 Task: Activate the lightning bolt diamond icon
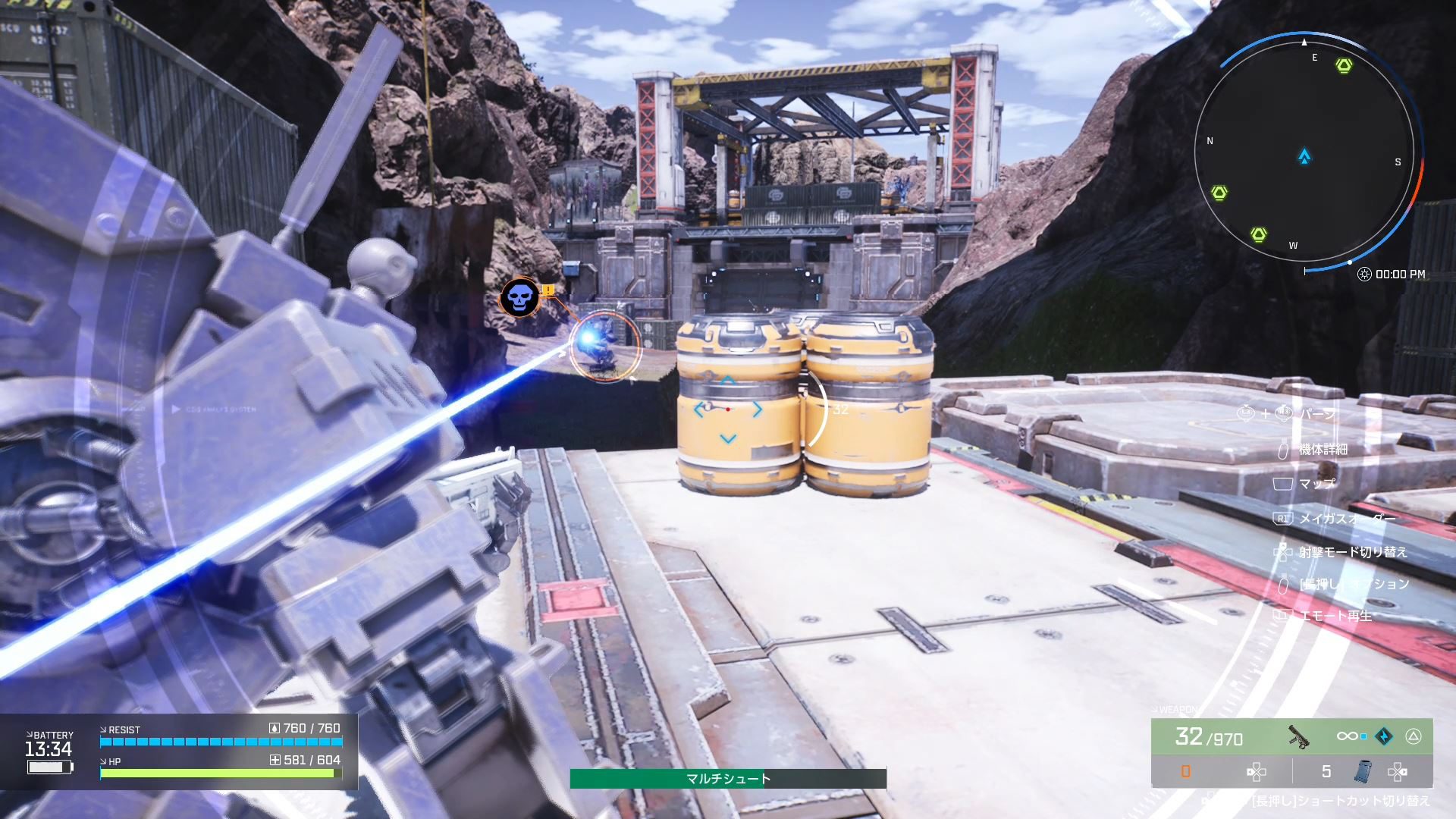point(1384,736)
